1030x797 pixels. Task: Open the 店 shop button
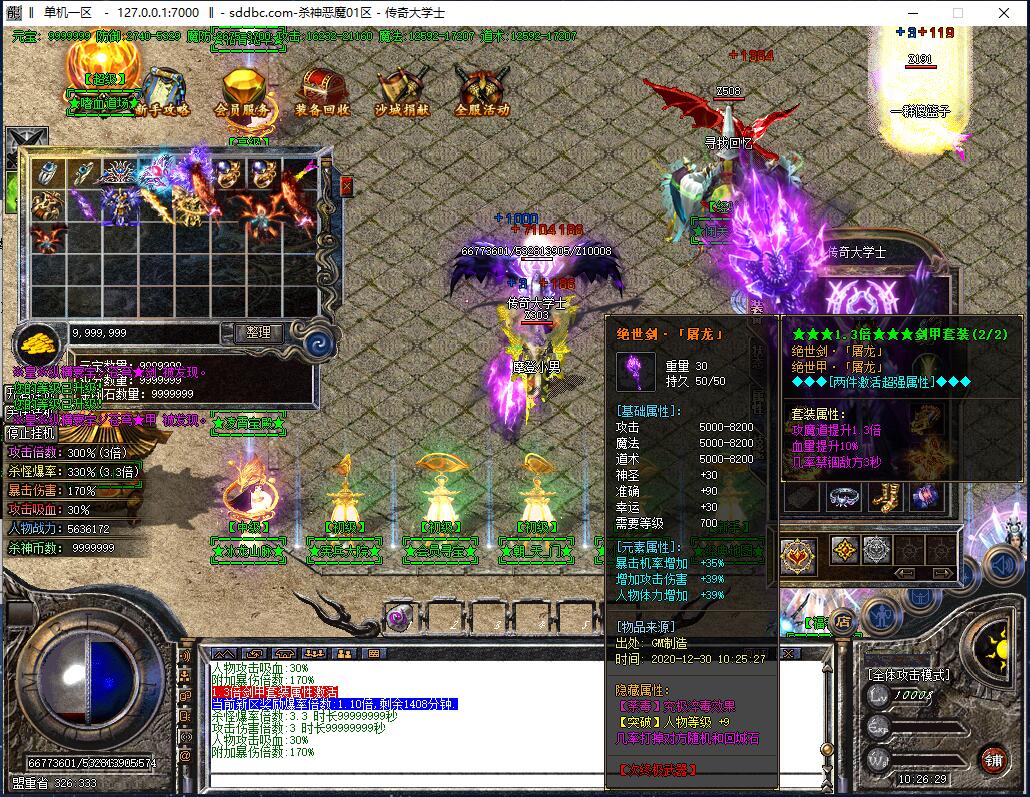[x=843, y=621]
